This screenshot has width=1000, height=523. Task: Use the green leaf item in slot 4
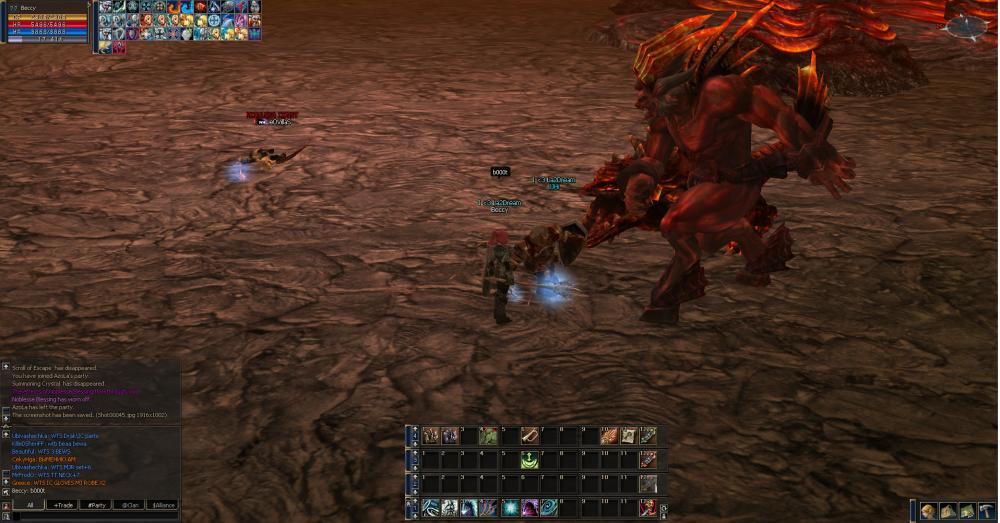[489, 436]
